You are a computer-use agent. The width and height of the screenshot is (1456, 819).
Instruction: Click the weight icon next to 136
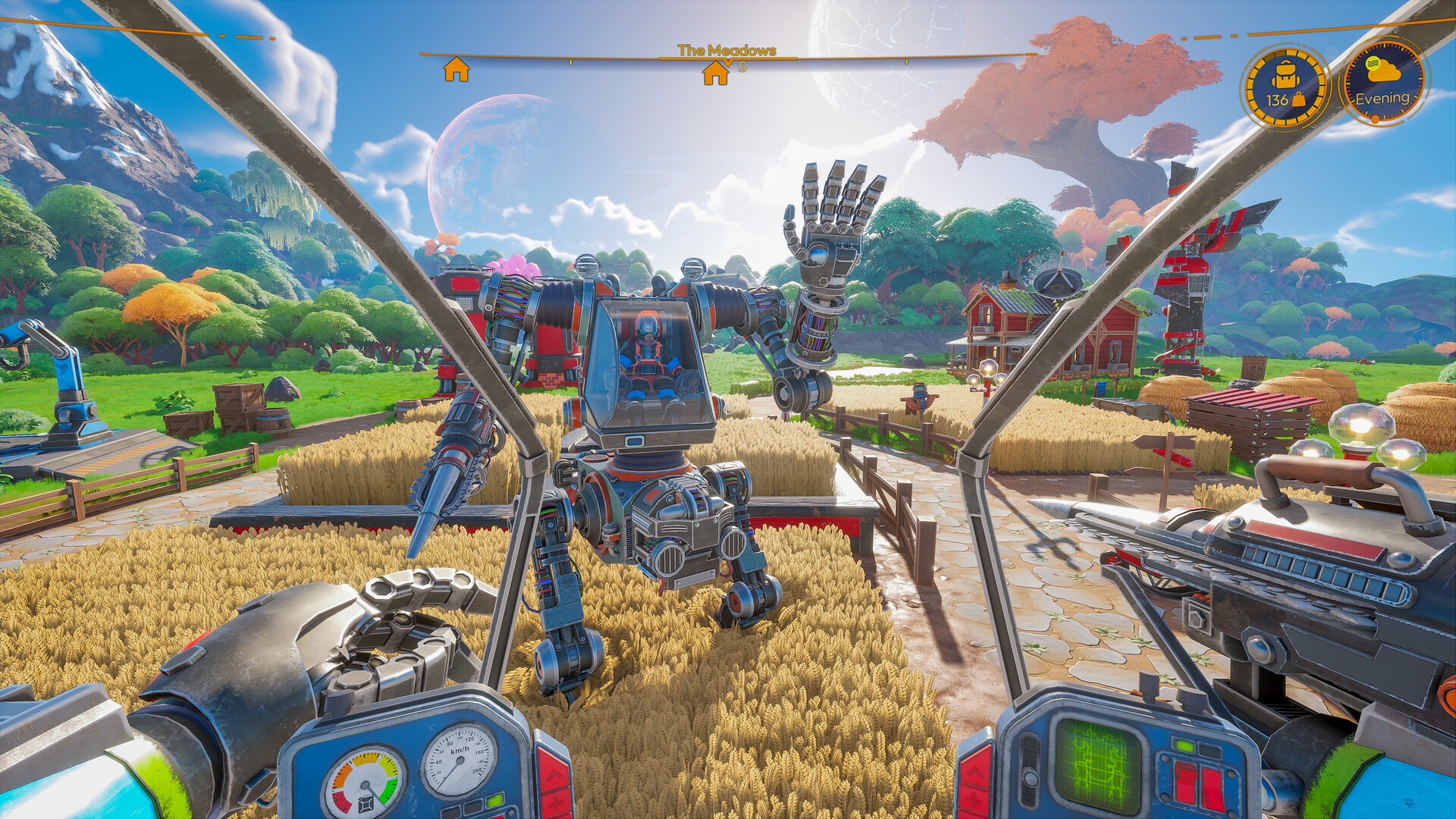tap(1299, 99)
